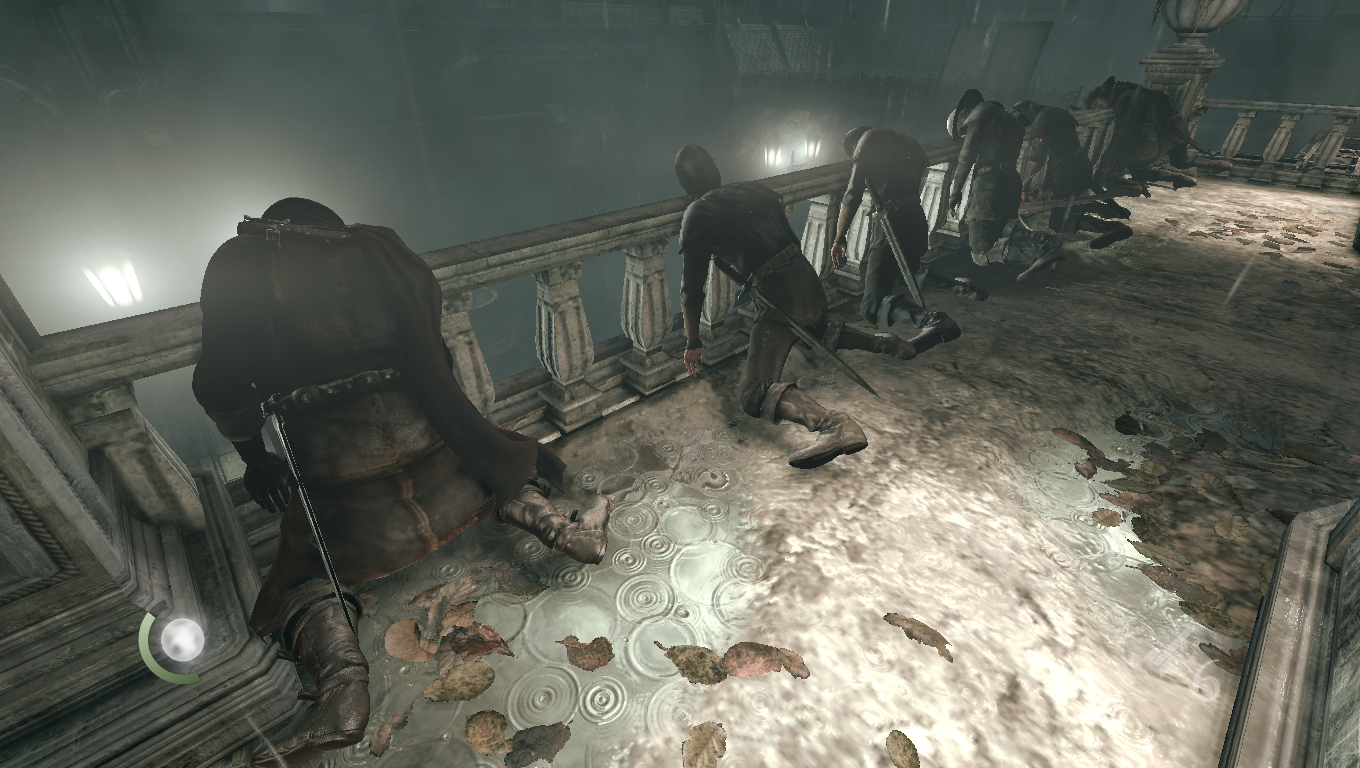The height and width of the screenshot is (768, 1360).
Task: Click the light gem stealth indicator
Action: pos(180,638)
